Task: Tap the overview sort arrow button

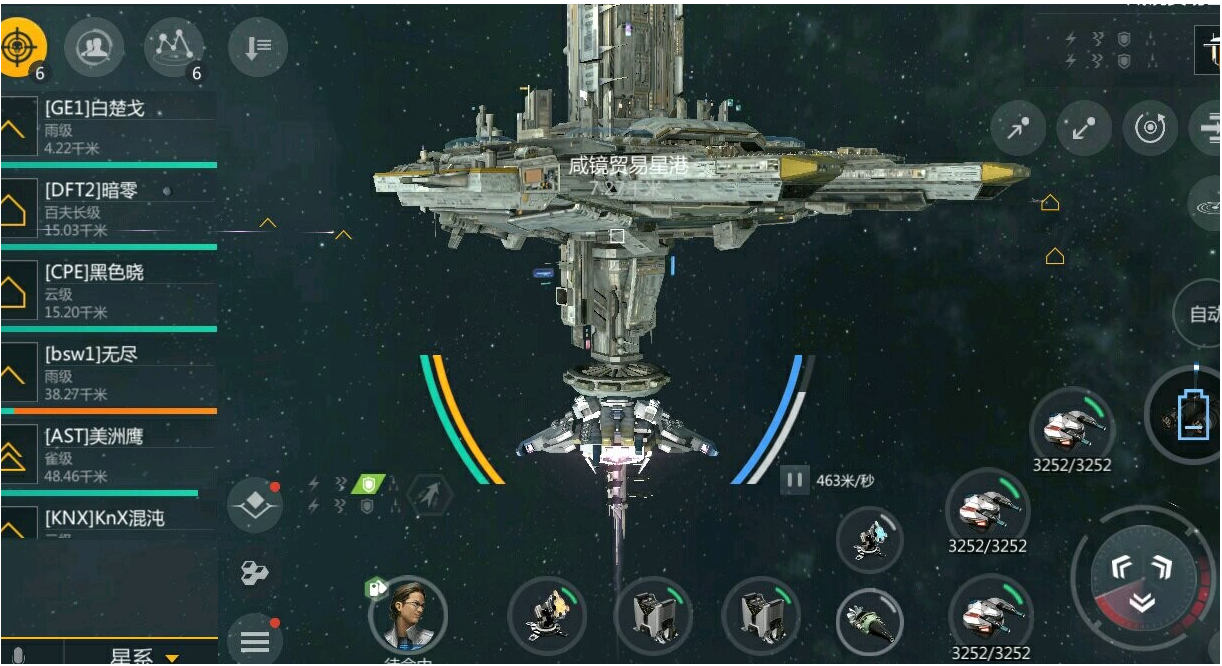Action: click(257, 47)
